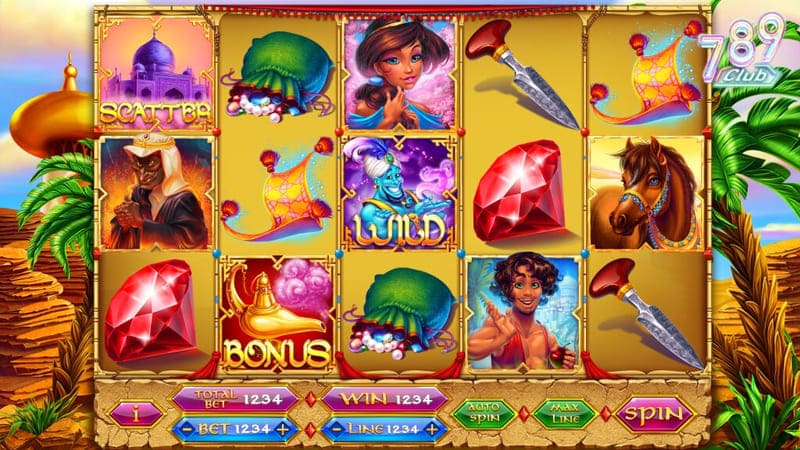Decrease the Bet amount with minus
This screenshot has width=800, height=450.
point(187,428)
